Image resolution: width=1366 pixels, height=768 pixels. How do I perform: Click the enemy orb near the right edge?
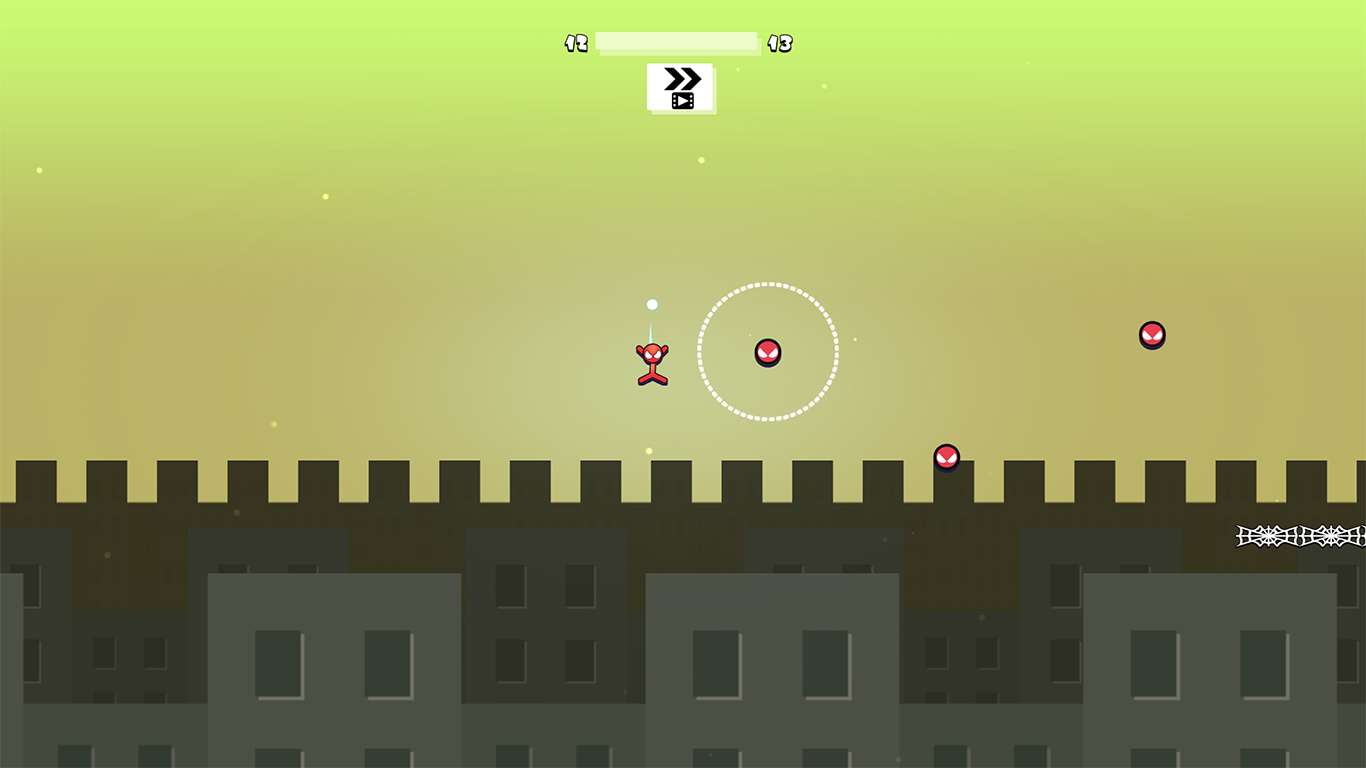[x=1151, y=335]
